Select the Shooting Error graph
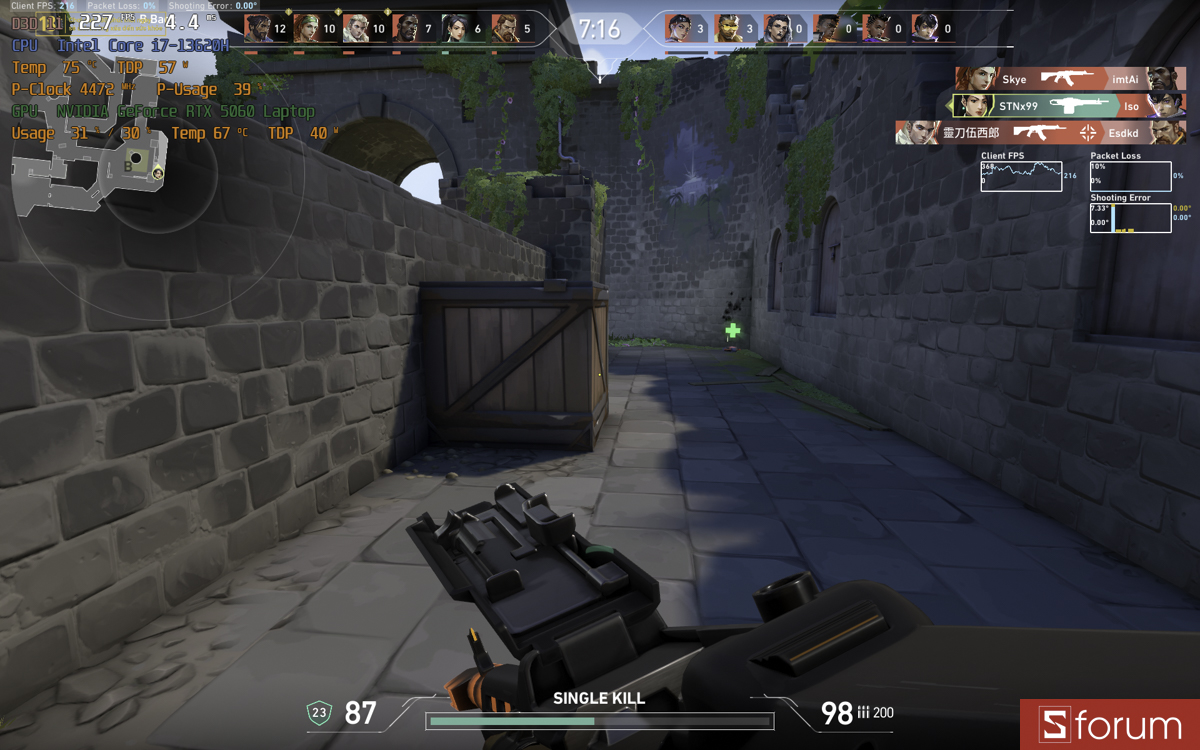Image resolution: width=1200 pixels, height=750 pixels. [x=1130, y=218]
